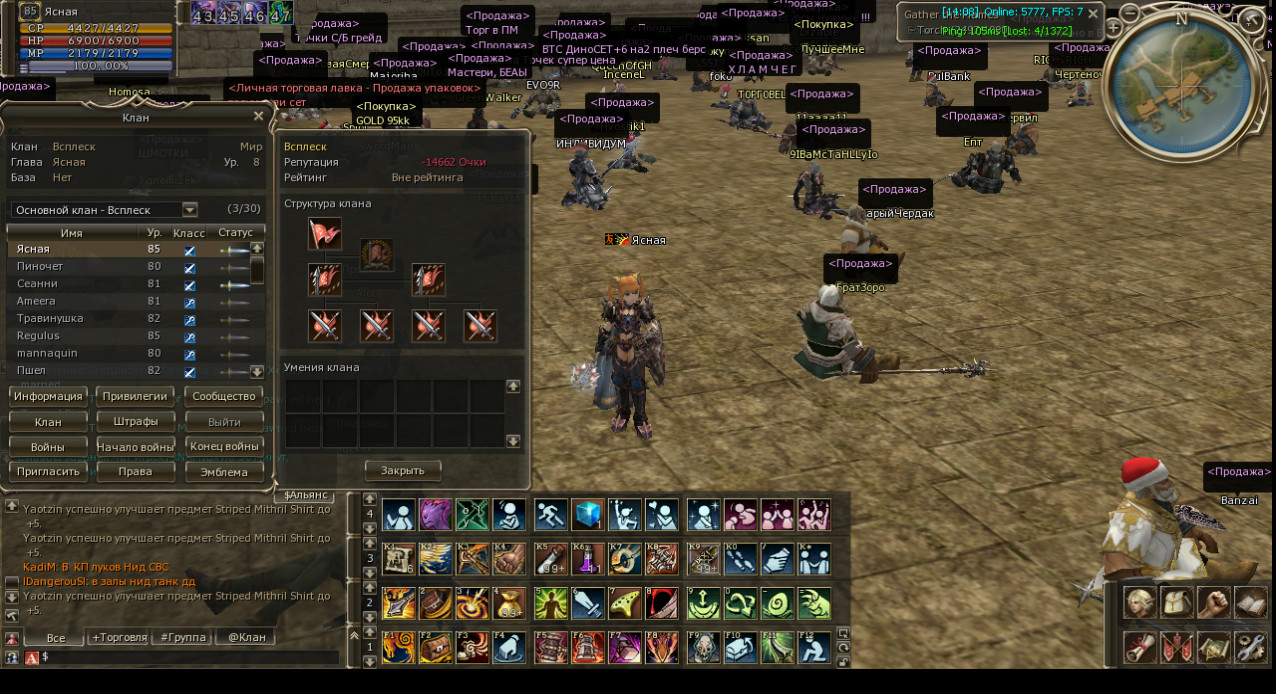
Task: Open the Информация clan button
Action: click(48, 396)
